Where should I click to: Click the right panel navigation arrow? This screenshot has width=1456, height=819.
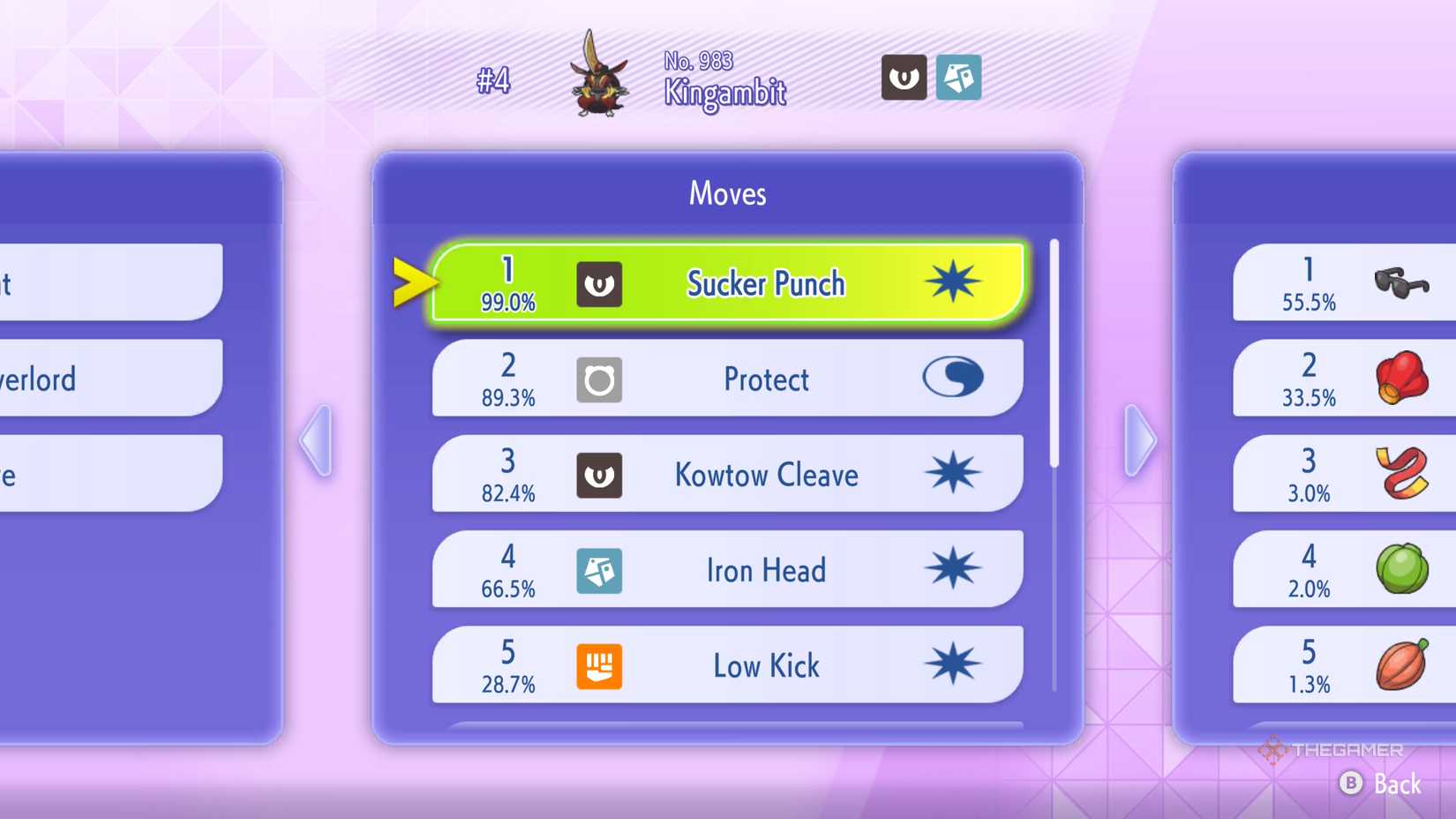point(1140,439)
